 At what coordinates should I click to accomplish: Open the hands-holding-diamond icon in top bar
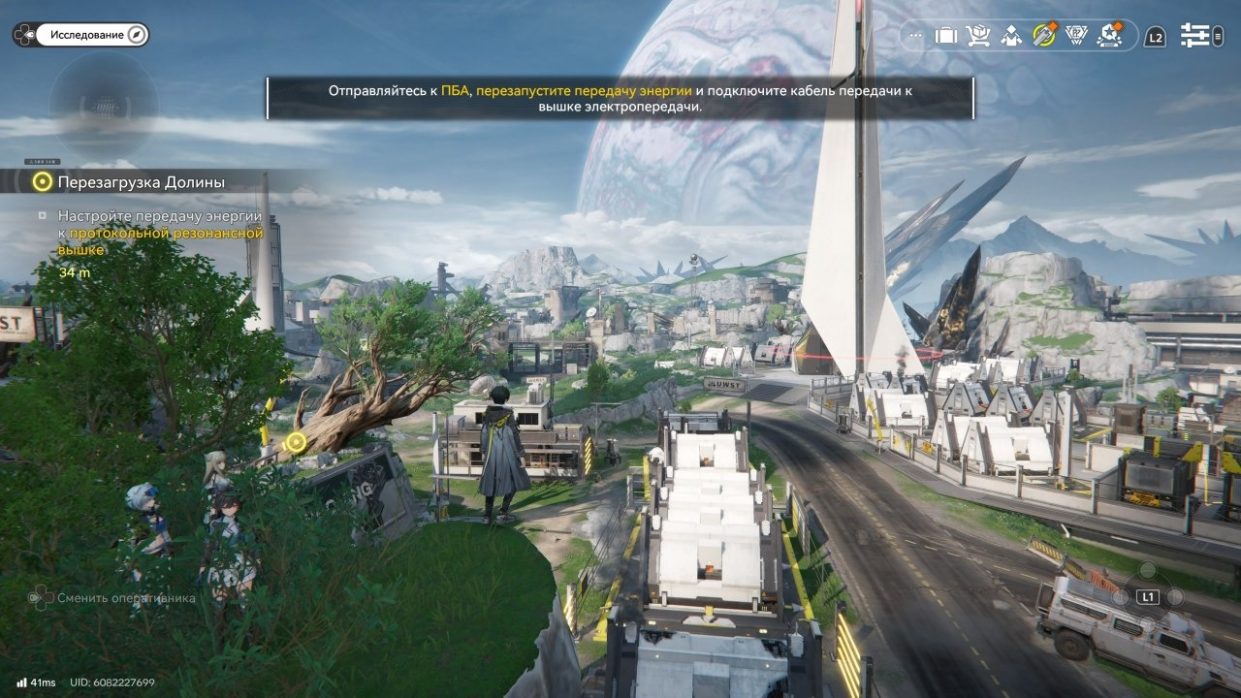click(x=1011, y=36)
